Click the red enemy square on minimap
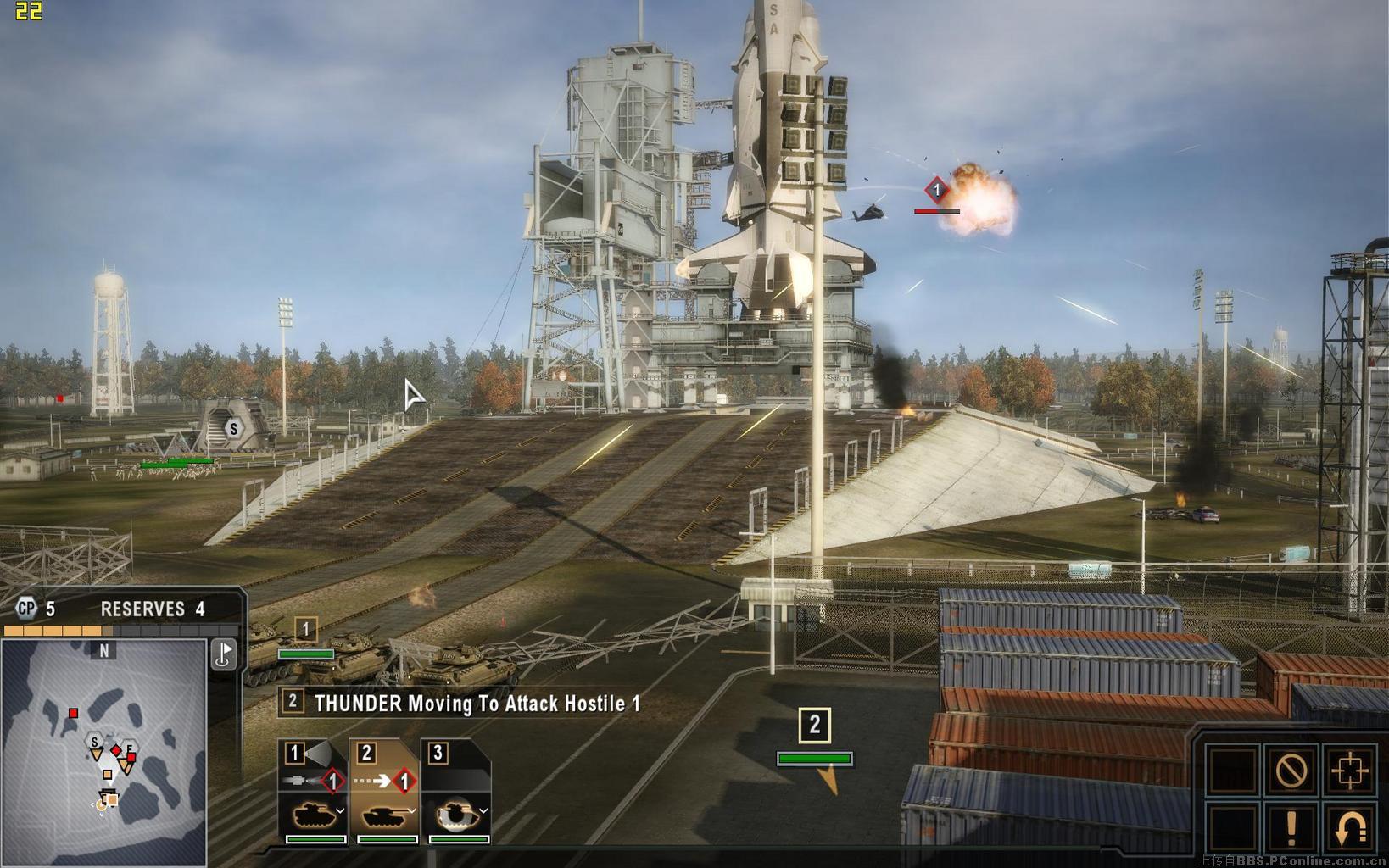Image resolution: width=1389 pixels, height=868 pixels. pos(74,714)
